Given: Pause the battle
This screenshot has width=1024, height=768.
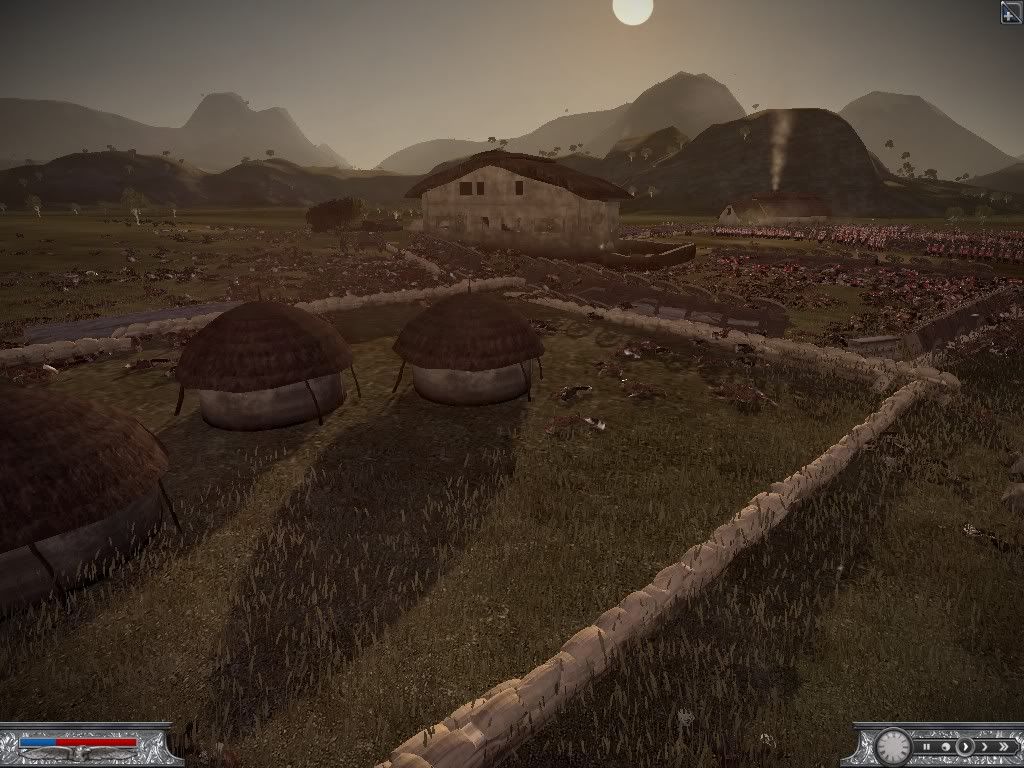Looking at the screenshot, I should (927, 746).
